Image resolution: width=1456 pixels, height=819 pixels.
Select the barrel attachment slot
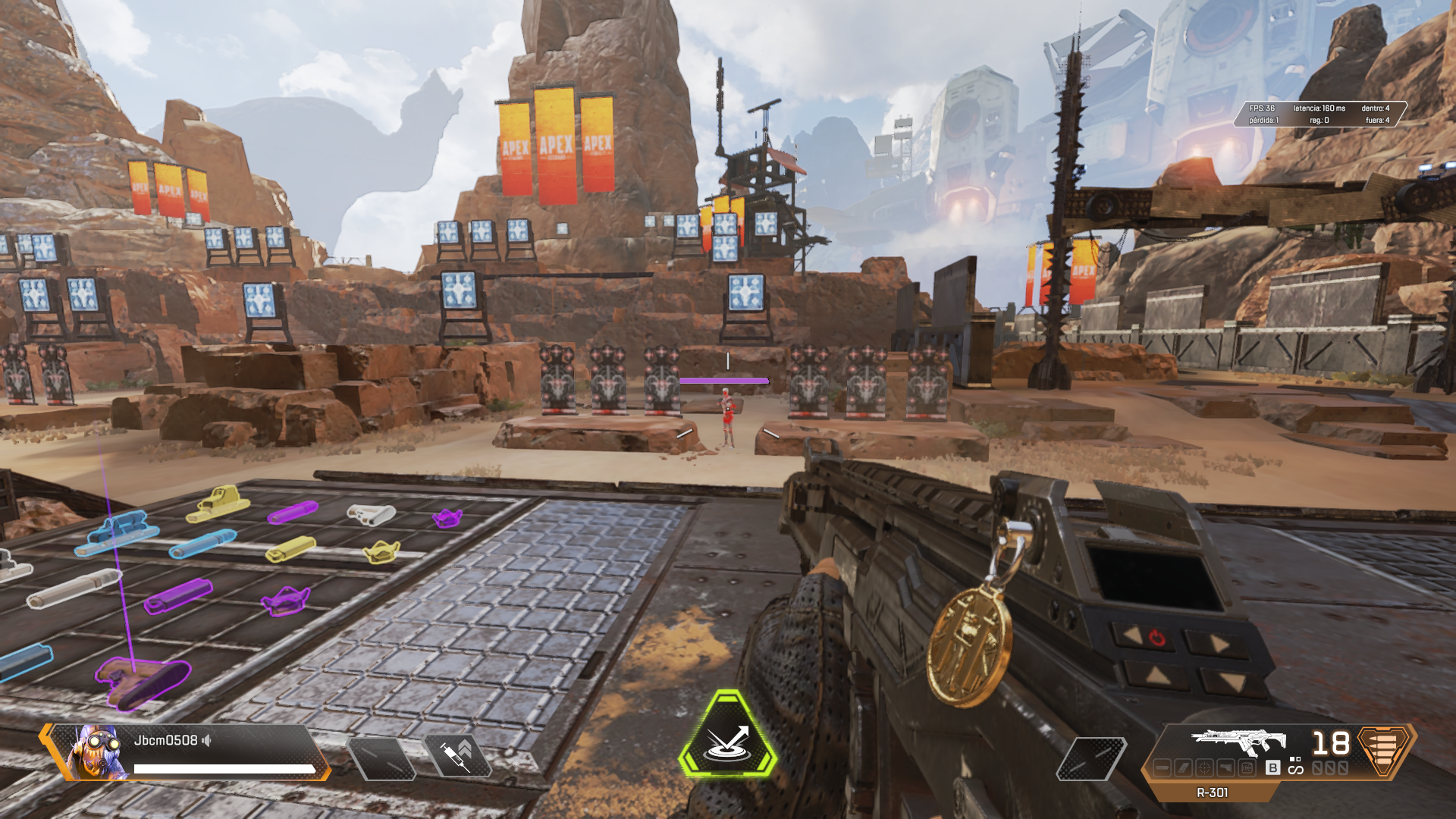[x=1162, y=768]
